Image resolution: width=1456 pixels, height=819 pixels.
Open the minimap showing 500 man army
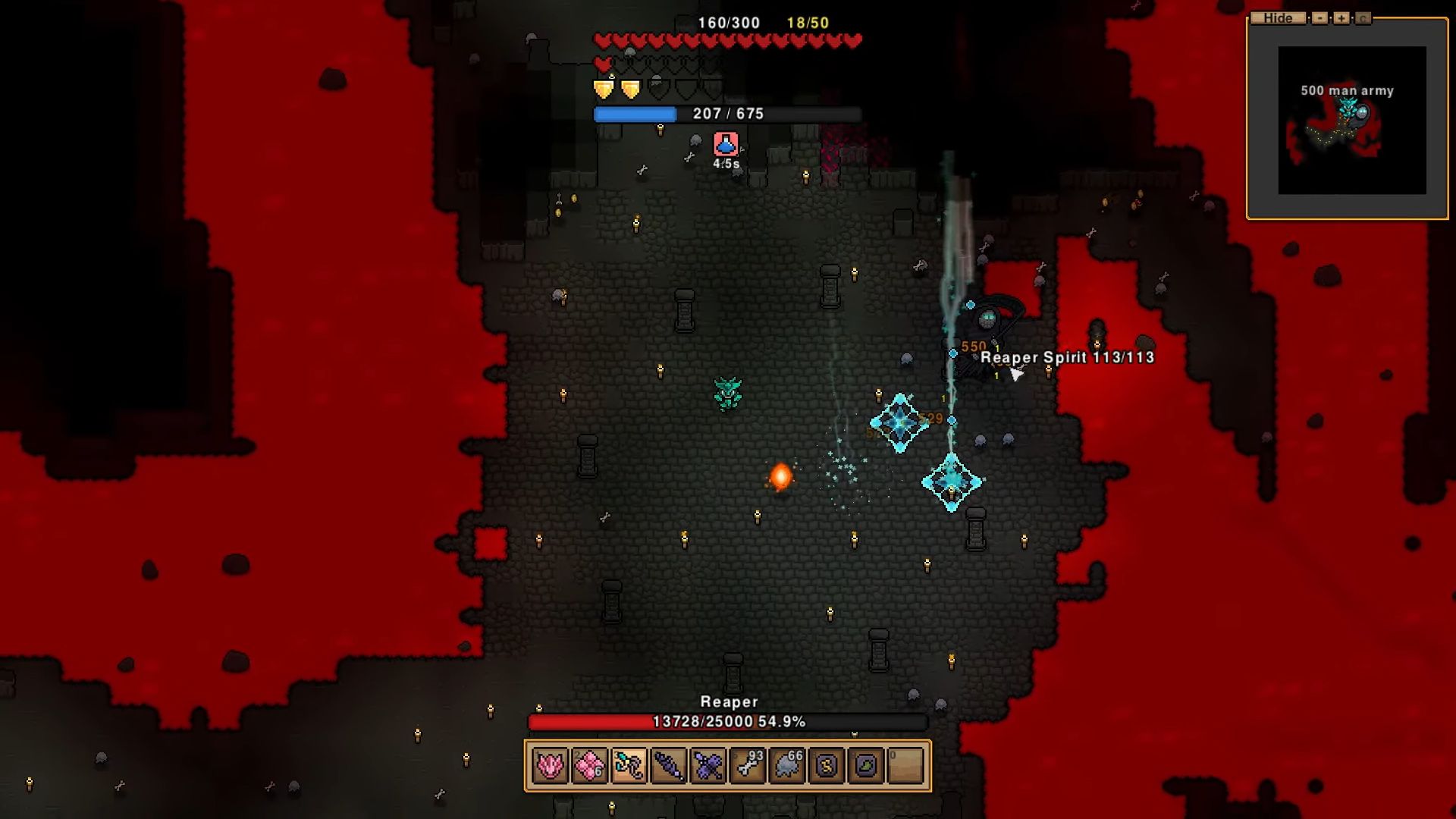1351,120
